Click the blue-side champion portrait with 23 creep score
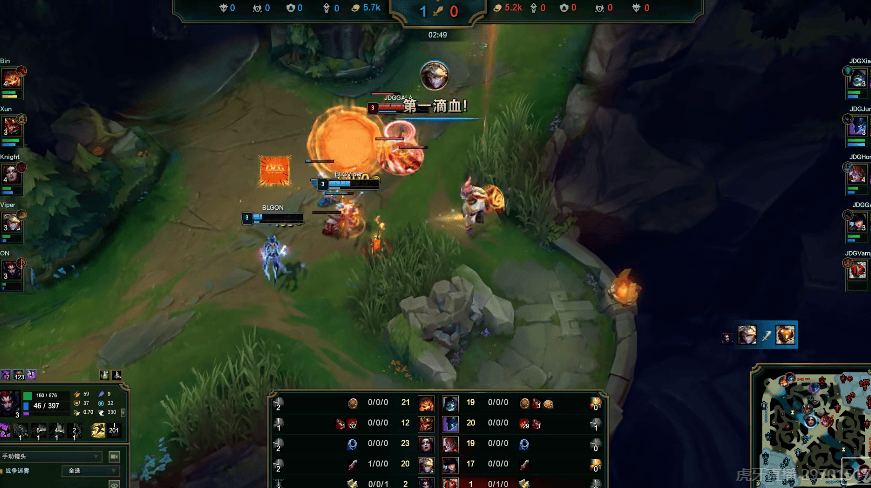 click(427, 444)
